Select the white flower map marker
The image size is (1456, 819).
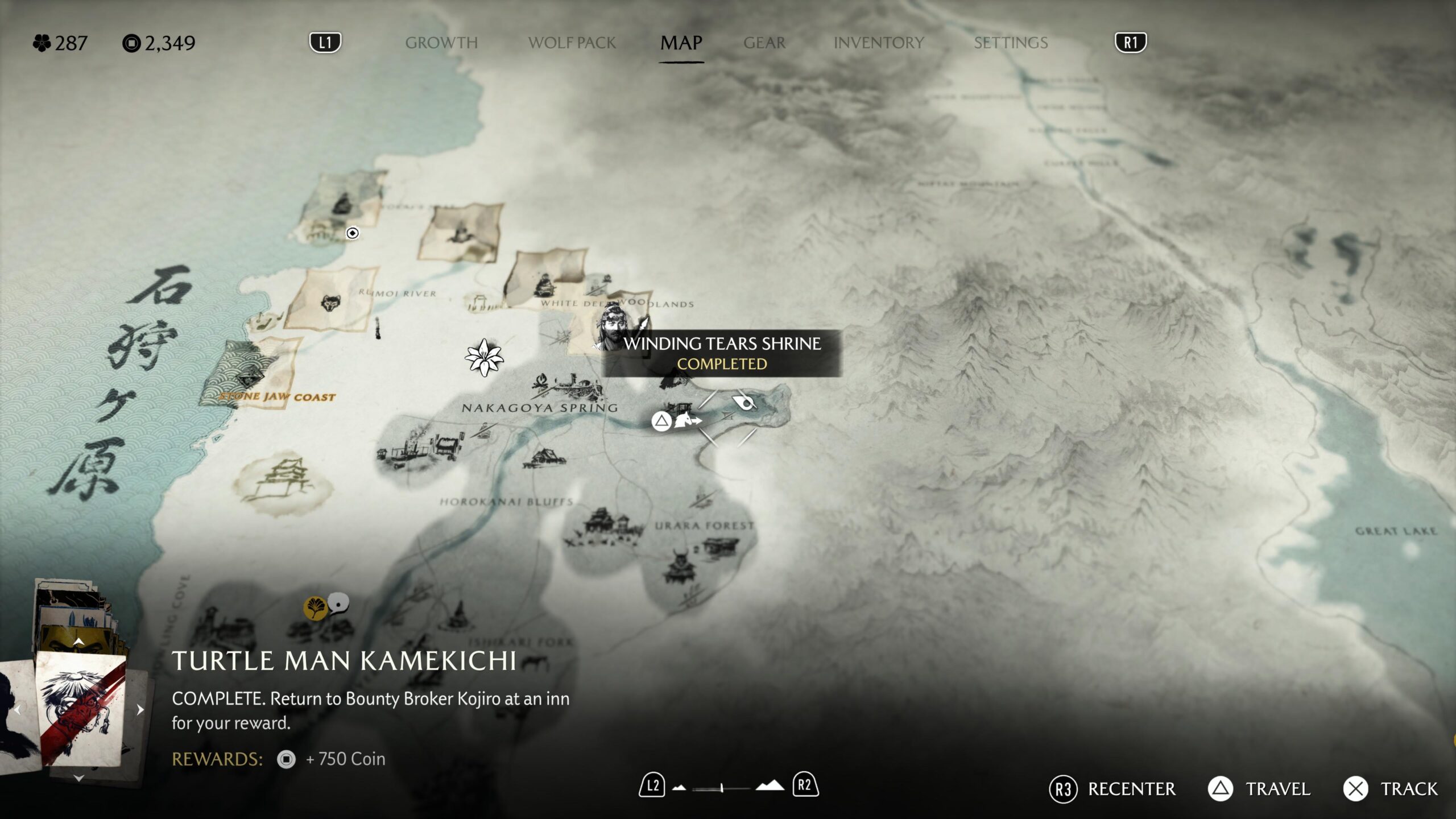click(484, 357)
